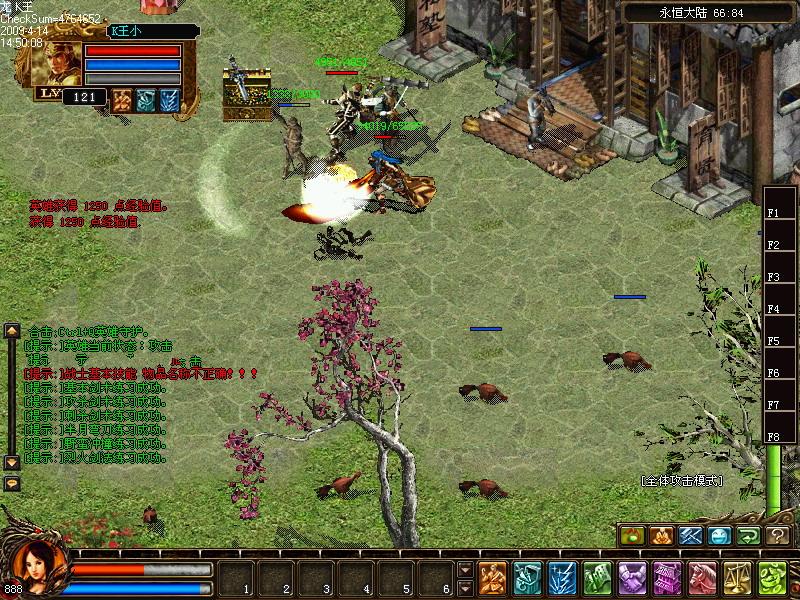
Task: Click the female character portrait
Action: [40, 563]
